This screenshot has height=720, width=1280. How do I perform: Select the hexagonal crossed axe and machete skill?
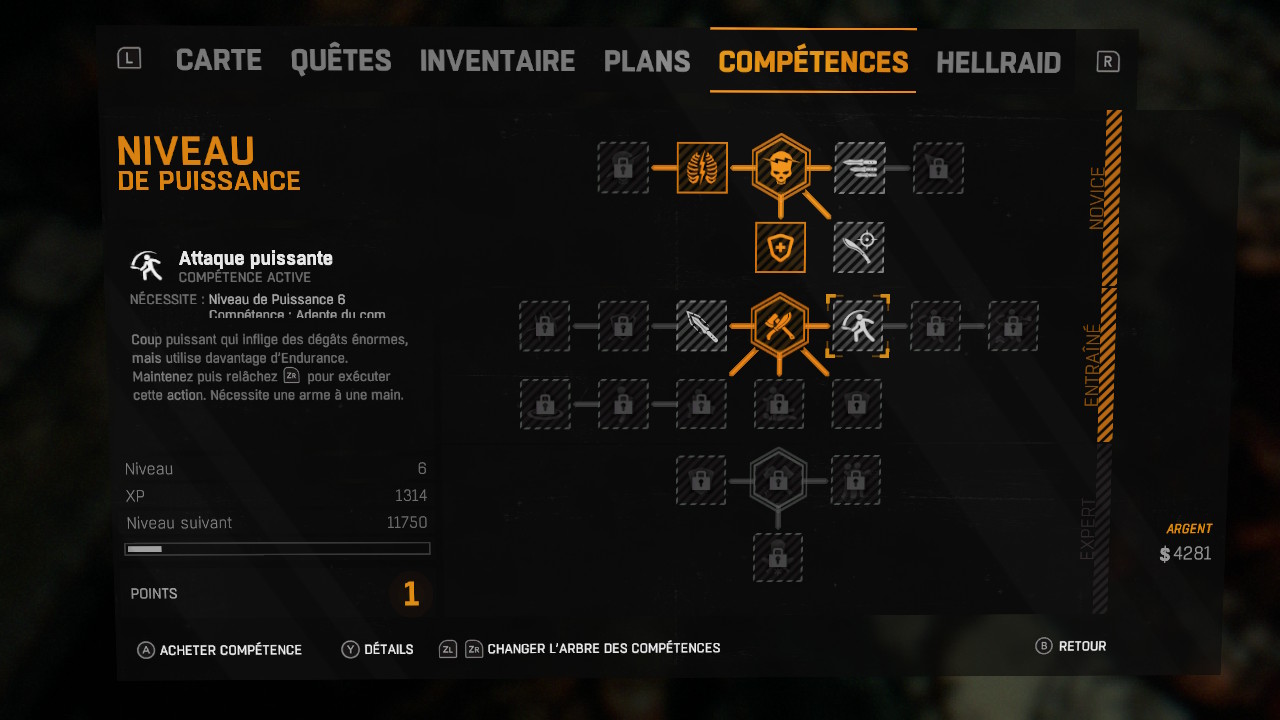780,325
